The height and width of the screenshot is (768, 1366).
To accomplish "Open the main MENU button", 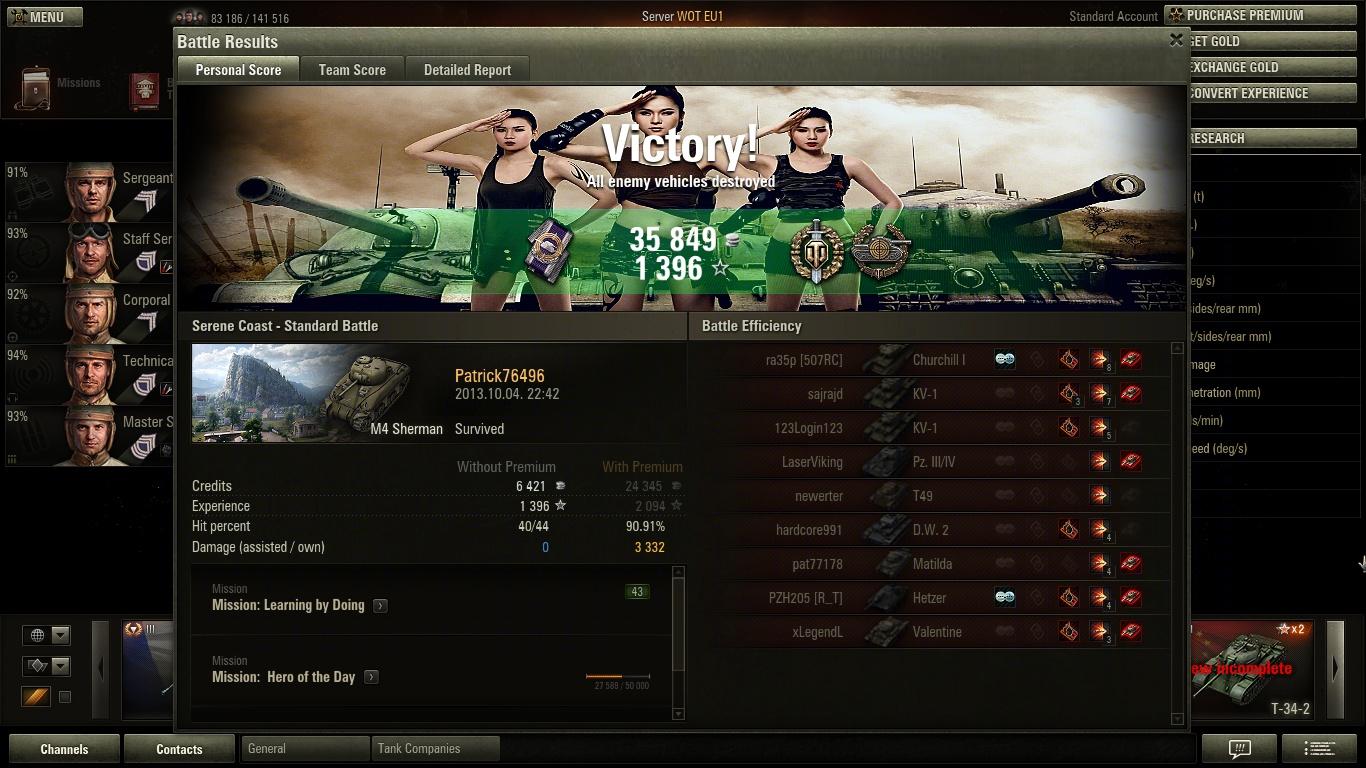I will click(x=45, y=17).
